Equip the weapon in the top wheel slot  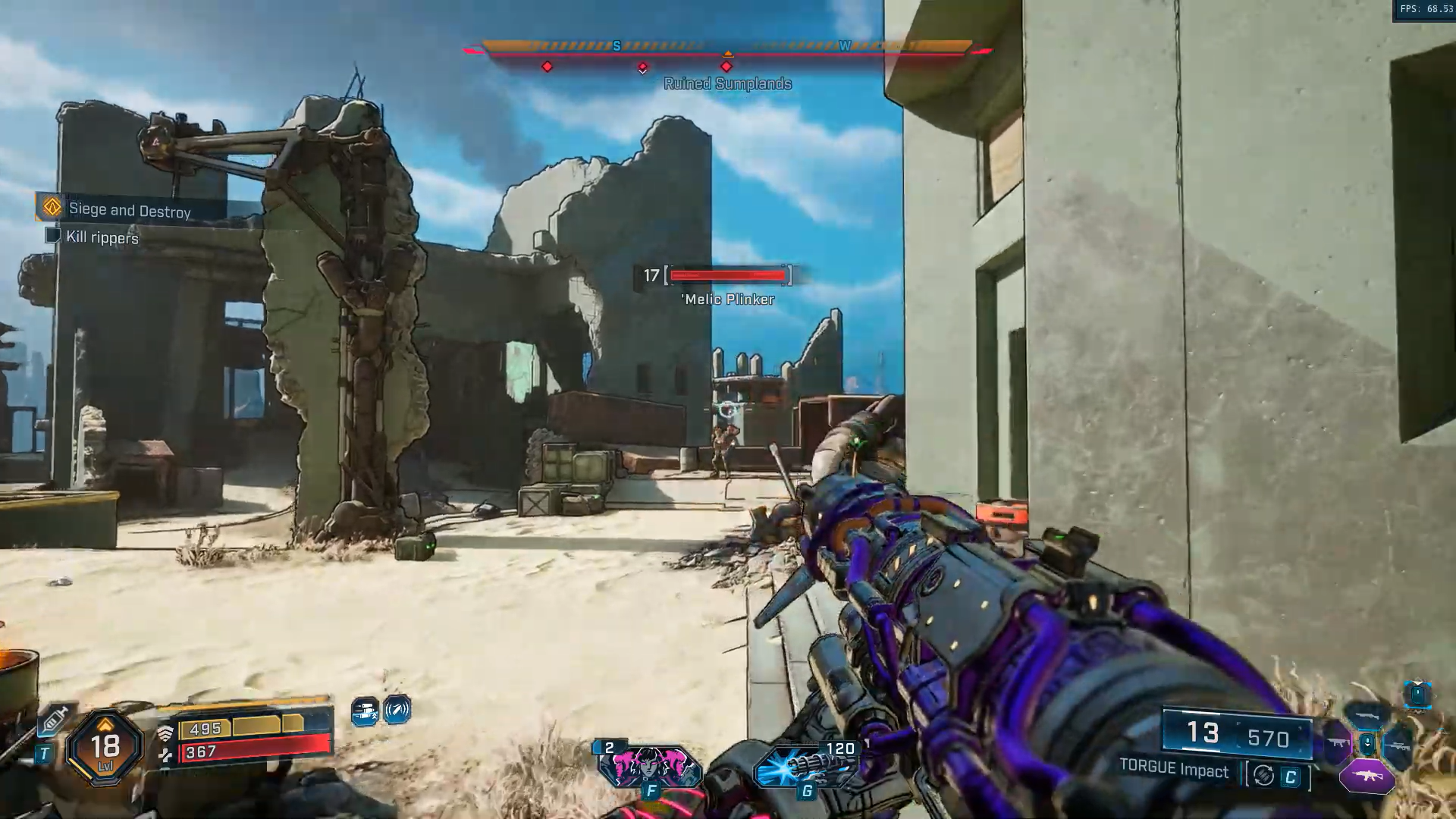tap(1367, 715)
